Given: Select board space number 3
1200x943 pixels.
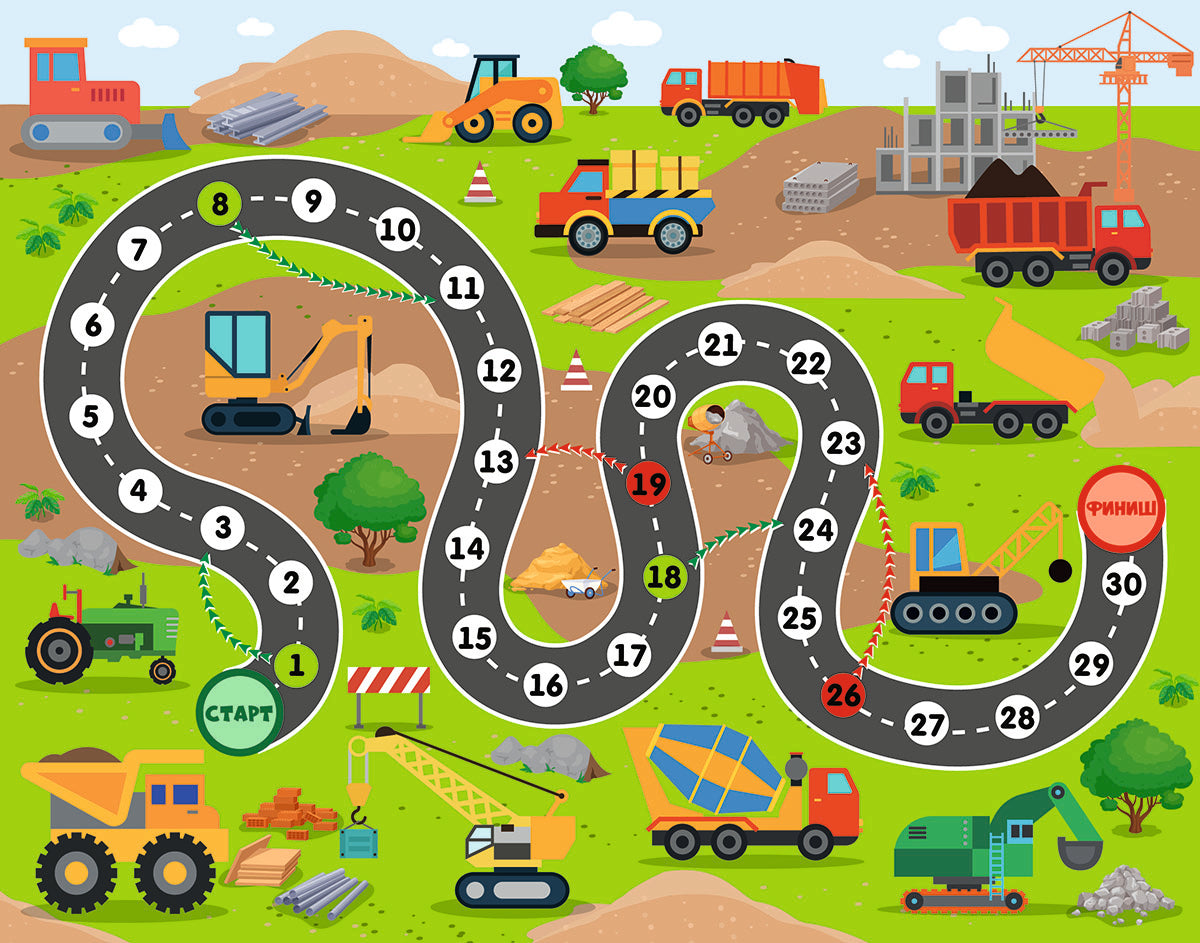Looking at the screenshot, I should pos(223,527).
